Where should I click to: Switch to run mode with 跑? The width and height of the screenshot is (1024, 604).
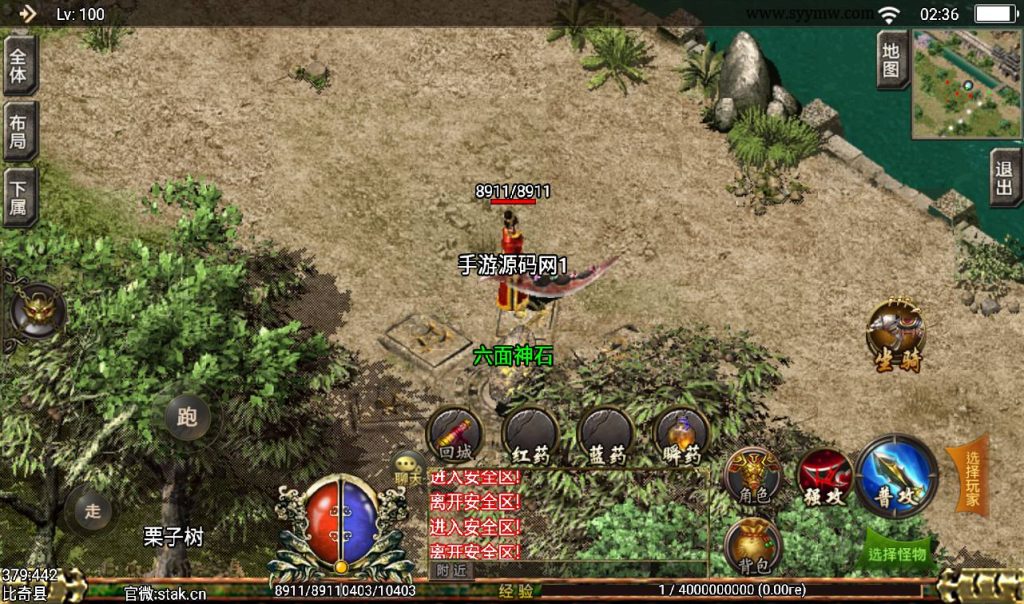point(187,417)
